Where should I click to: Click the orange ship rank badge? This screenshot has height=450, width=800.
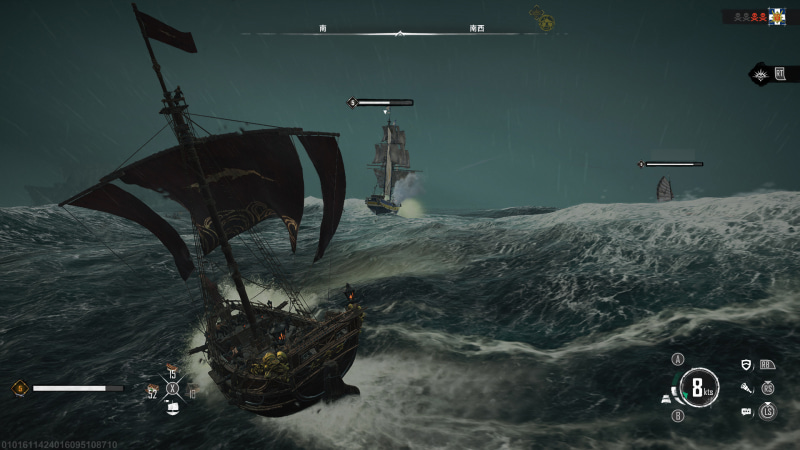(x=19, y=388)
